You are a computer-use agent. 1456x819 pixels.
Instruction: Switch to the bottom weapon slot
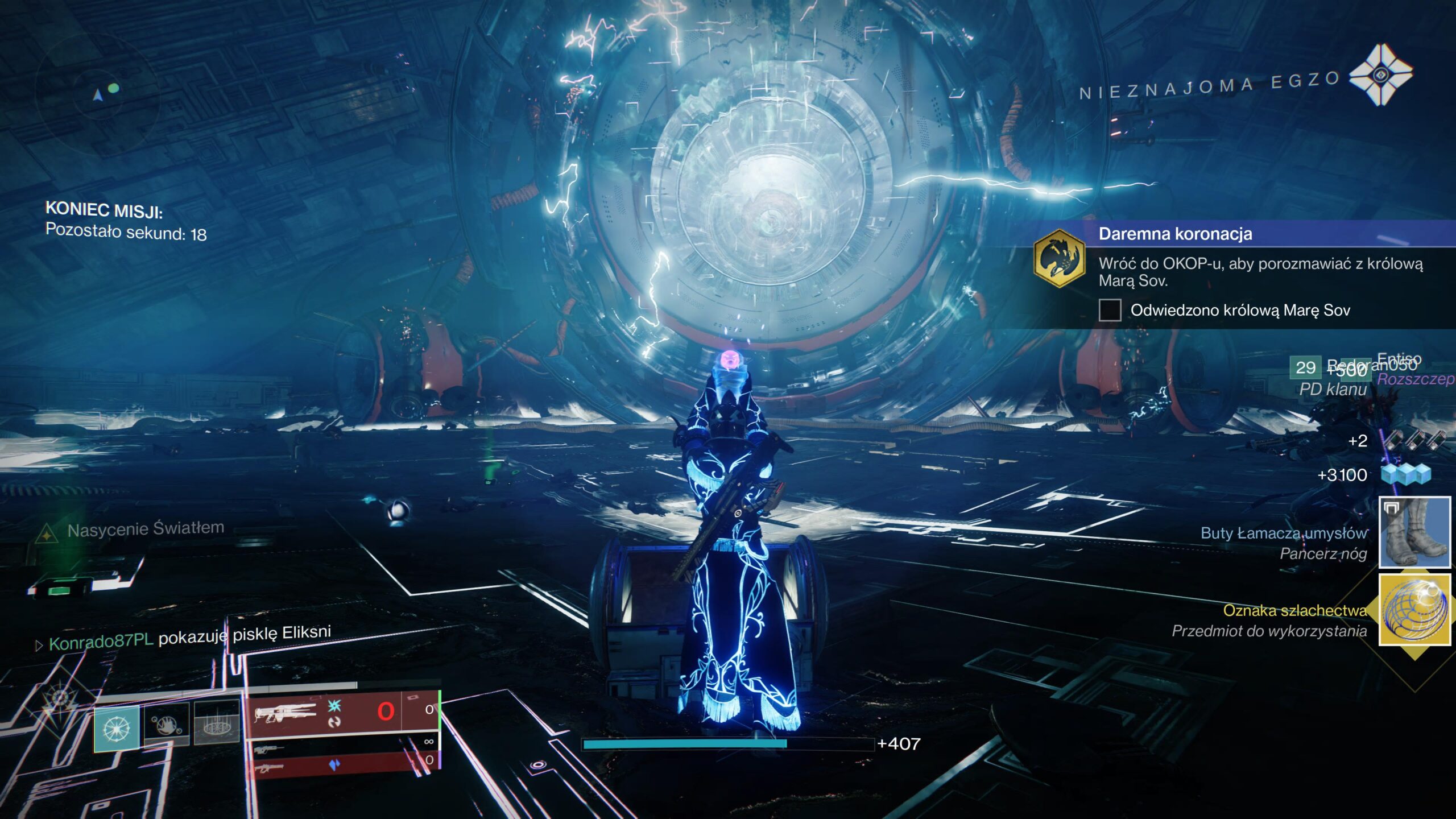pos(341,764)
